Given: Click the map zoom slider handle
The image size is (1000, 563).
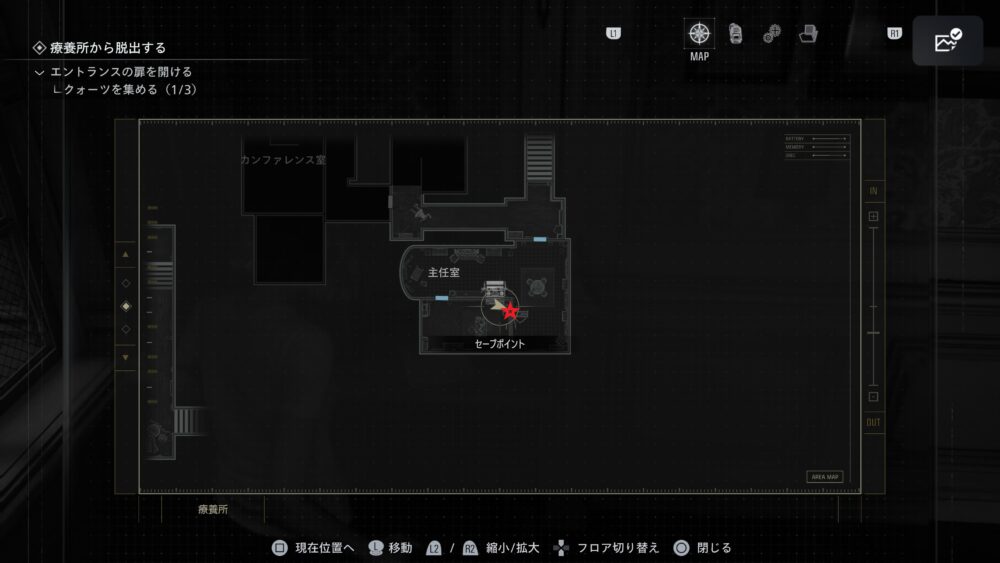Looking at the screenshot, I should pos(873,332).
